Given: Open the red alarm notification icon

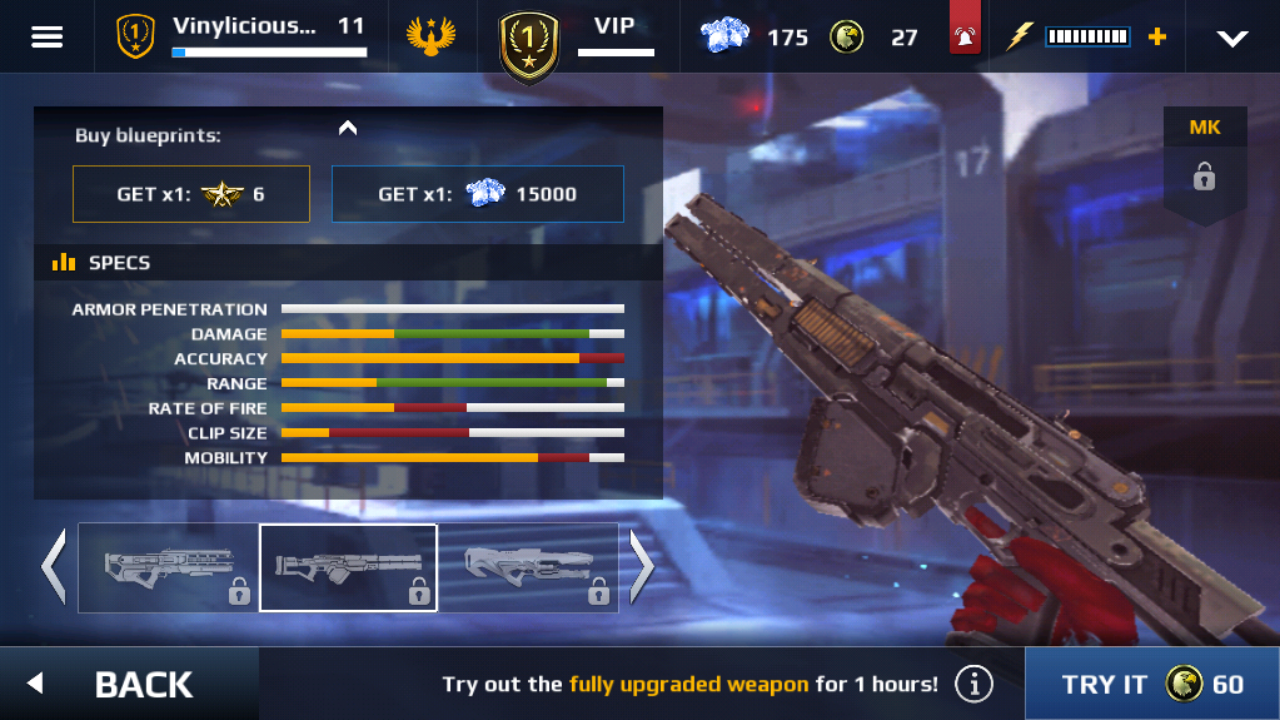Looking at the screenshot, I should click(x=965, y=37).
